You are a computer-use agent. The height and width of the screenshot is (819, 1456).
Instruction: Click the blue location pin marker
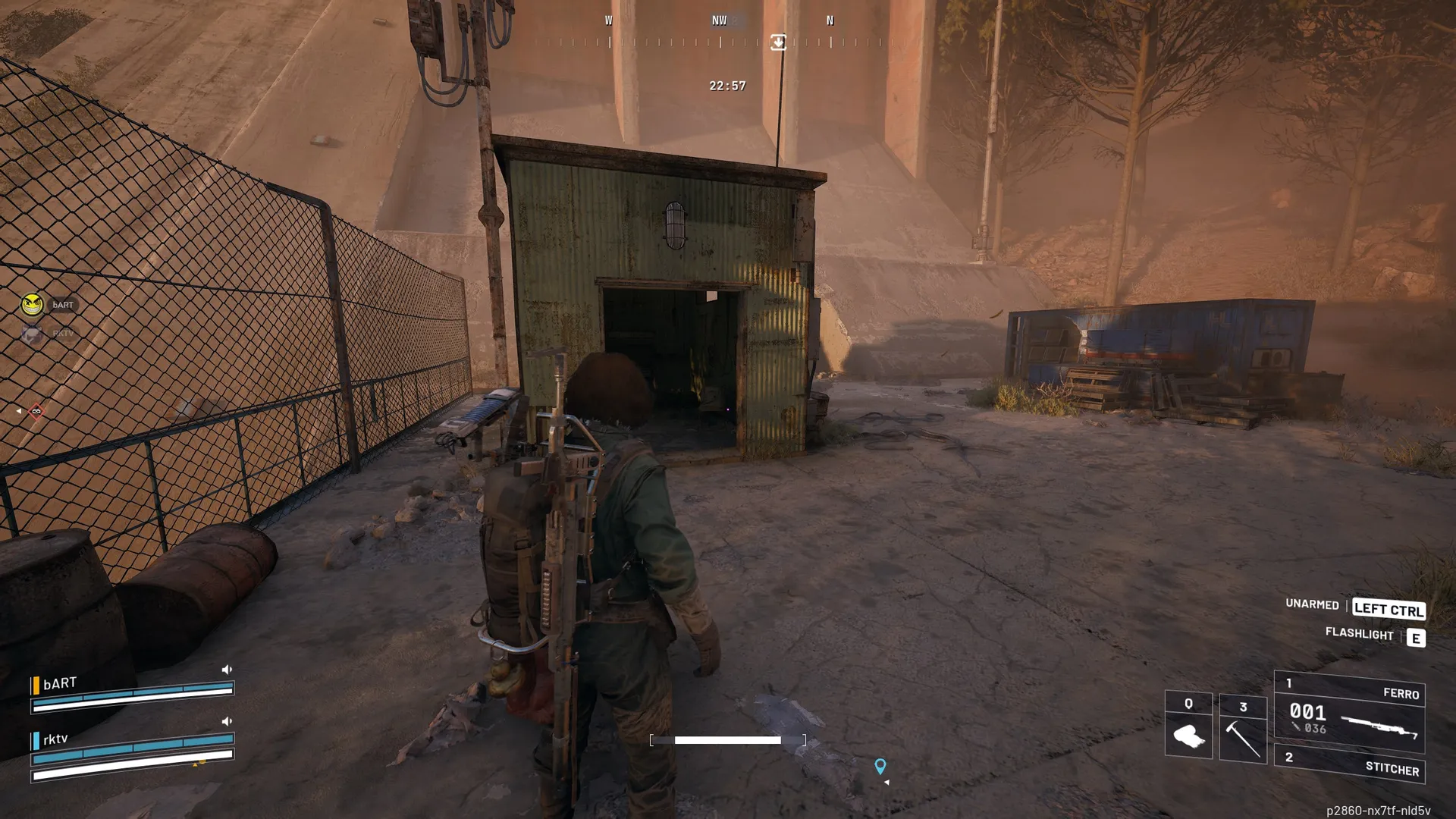(880, 767)
